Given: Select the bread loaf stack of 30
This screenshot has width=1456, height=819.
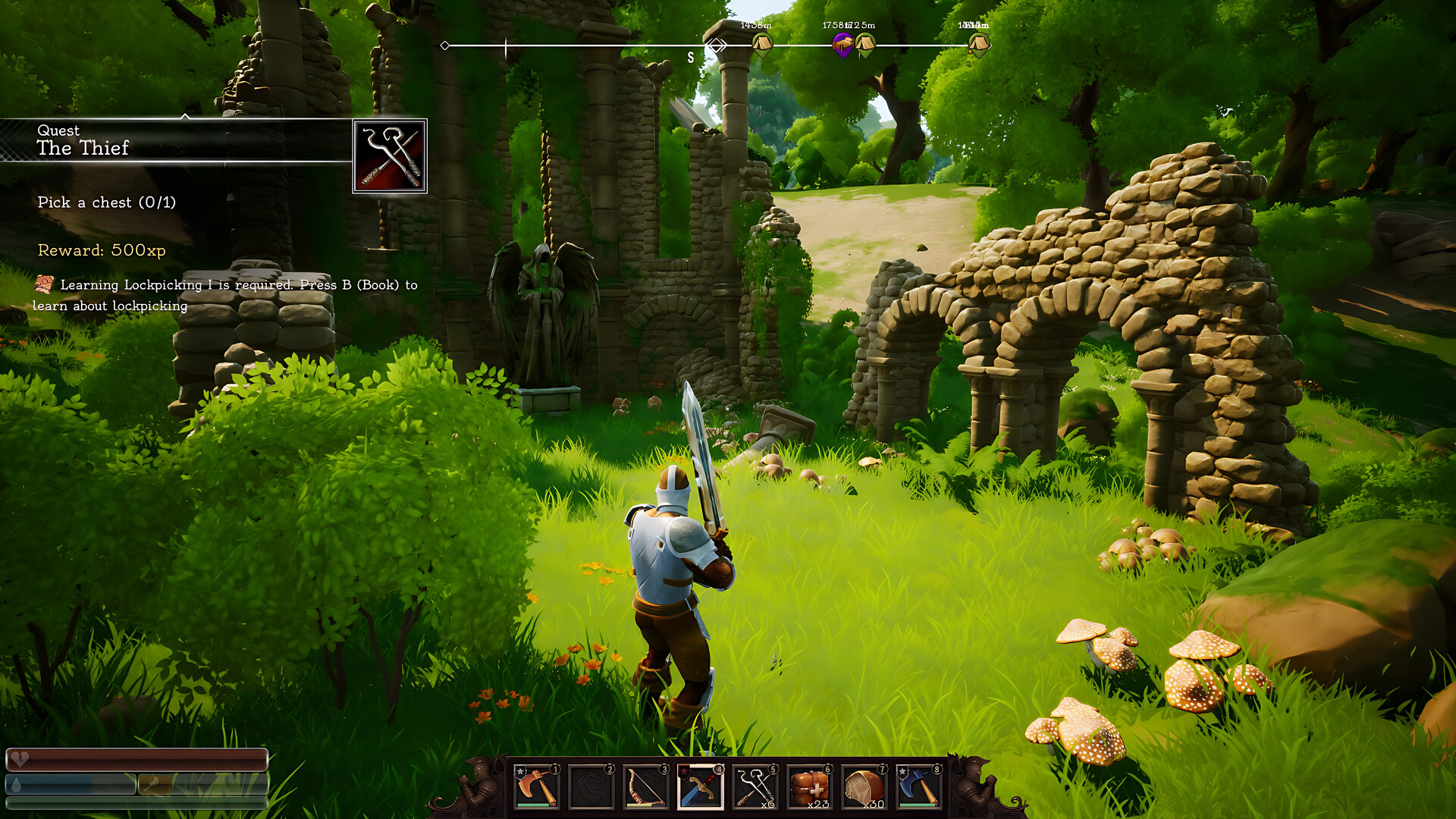Looking at the screenshot, I should (864, 786).
